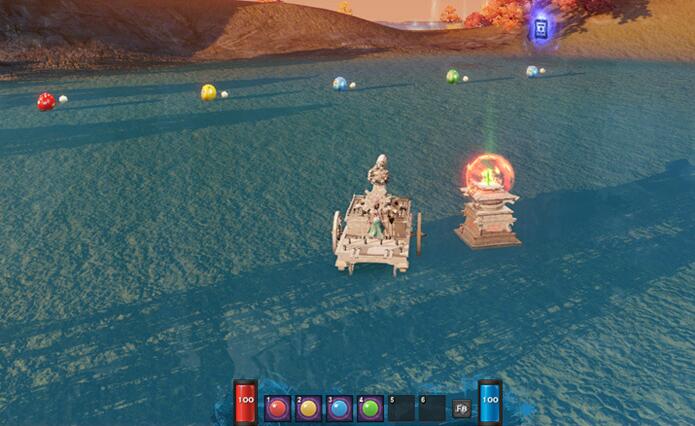The width and height of the screenshot is (695, 426).
Task: Use the green orb in hotbar slot 4
Action: (371, 408)
